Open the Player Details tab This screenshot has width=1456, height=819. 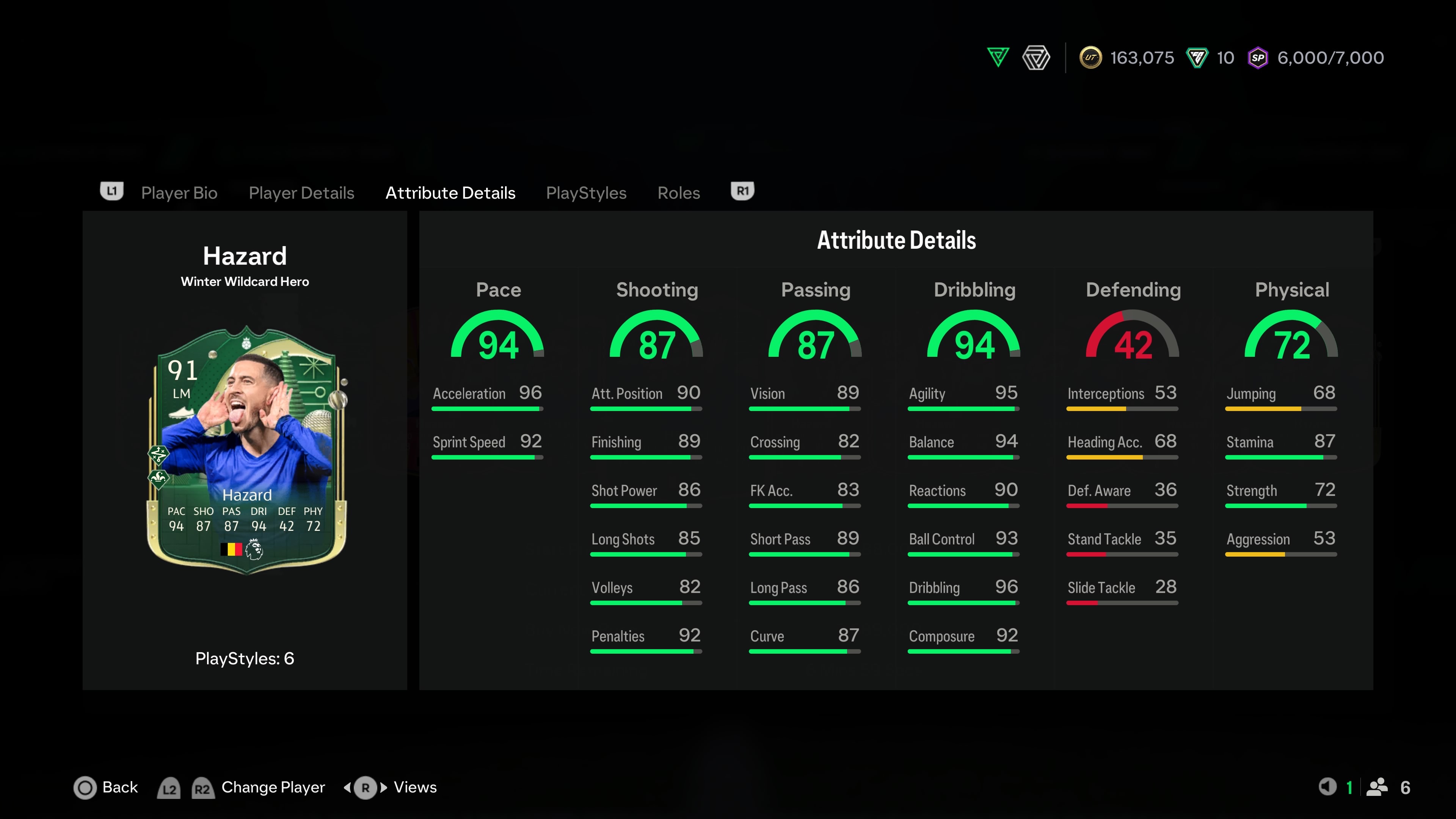pyautogui.click(x=301, y=193)
